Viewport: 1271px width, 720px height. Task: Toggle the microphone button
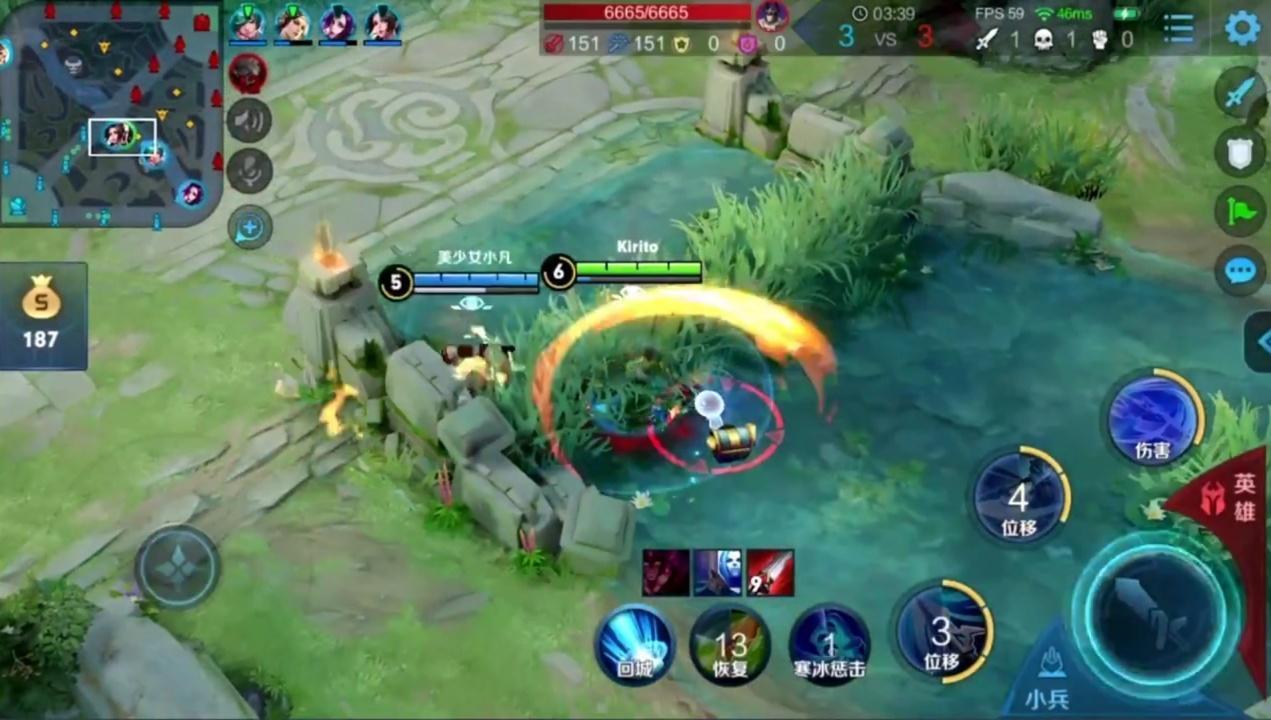pos(249,171)
